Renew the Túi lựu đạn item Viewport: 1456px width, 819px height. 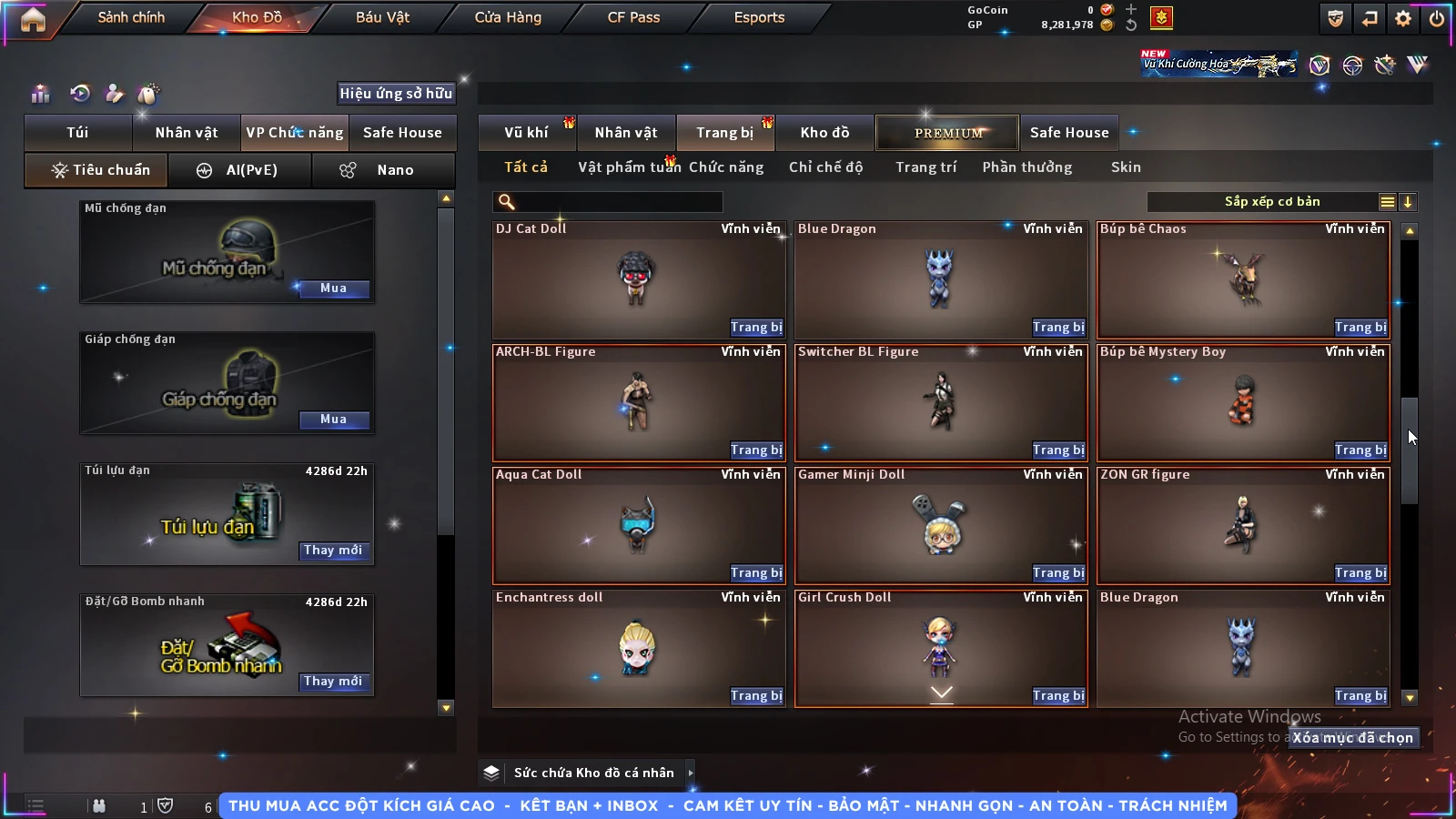point(333,551)
